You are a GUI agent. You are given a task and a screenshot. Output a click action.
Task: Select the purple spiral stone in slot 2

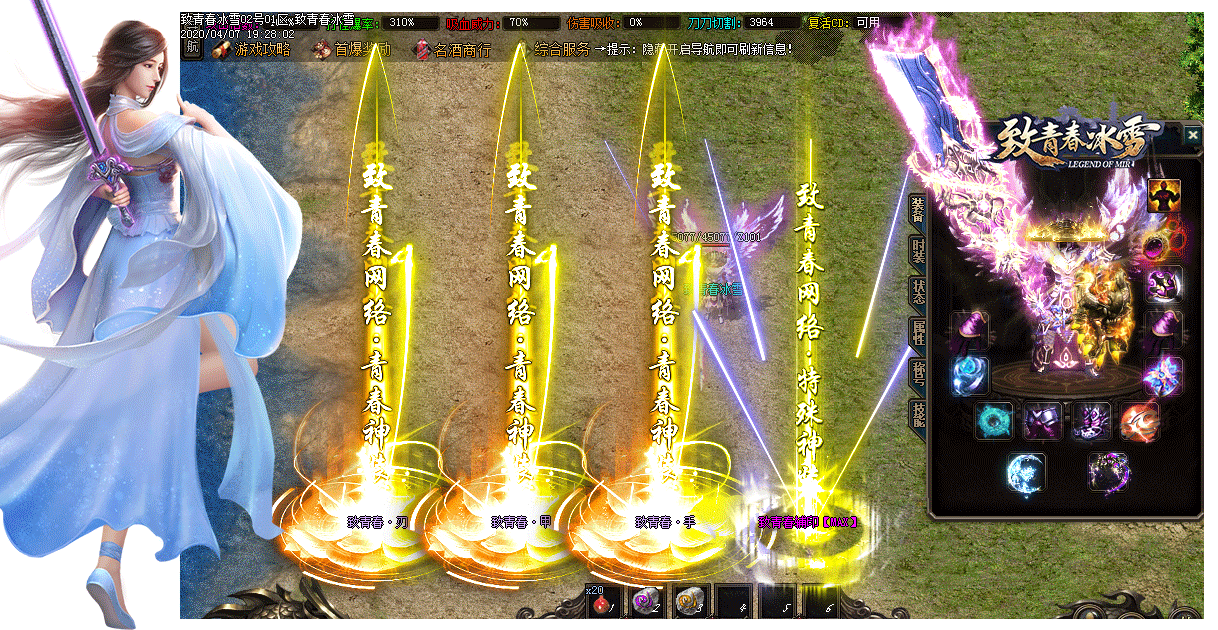pos(647,602)
